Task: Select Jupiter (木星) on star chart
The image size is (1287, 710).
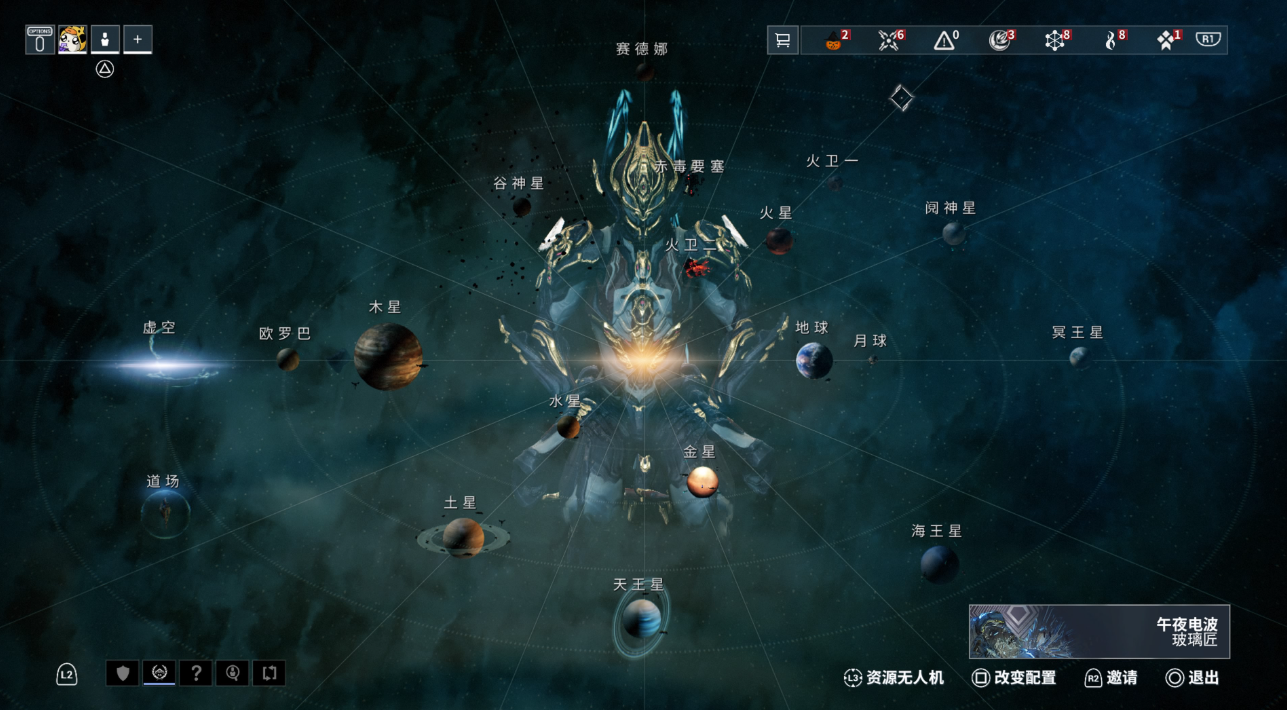Action: click(x=388, y=356)
